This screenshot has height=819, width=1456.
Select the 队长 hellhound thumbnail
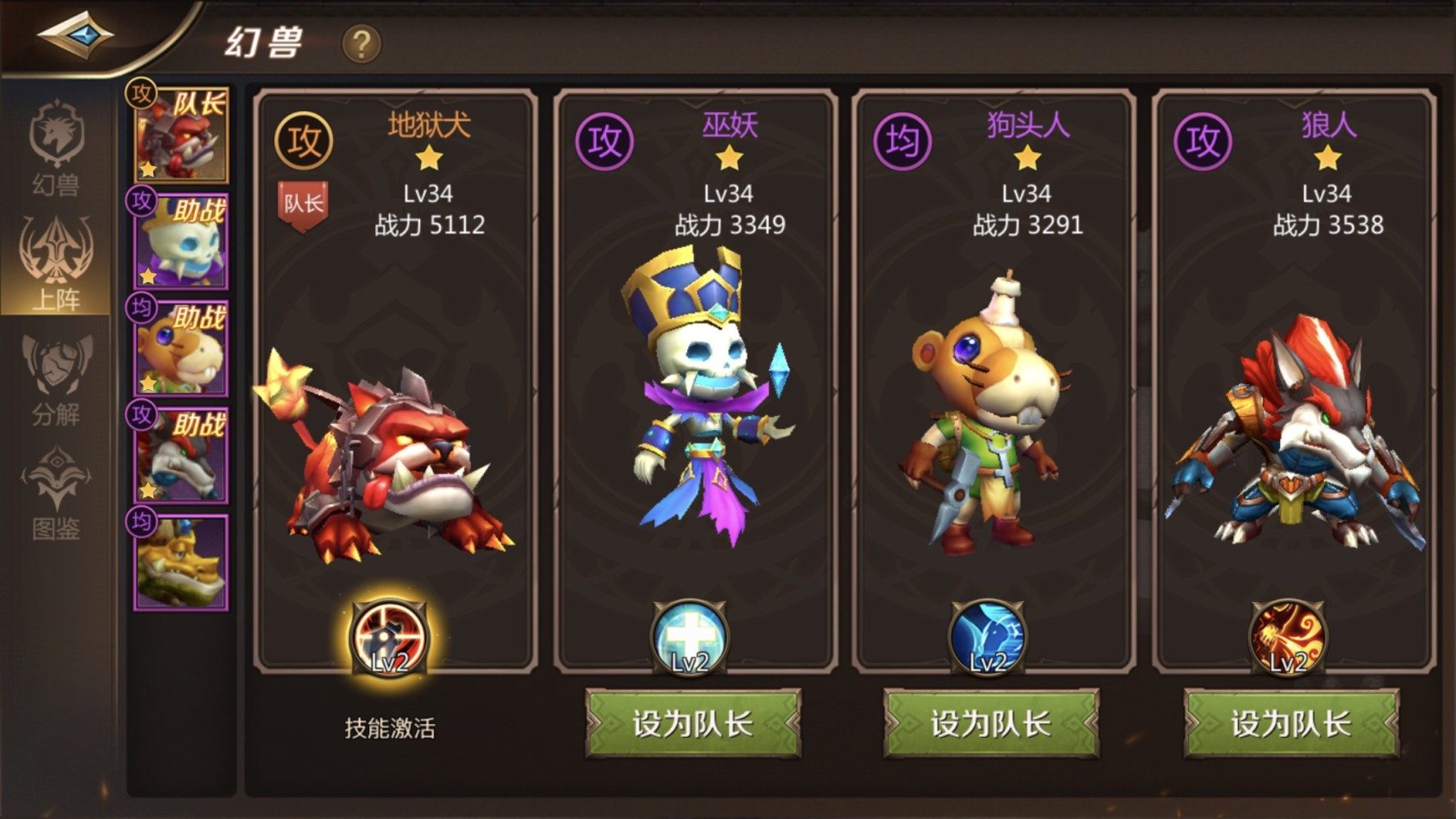point(181,135)
